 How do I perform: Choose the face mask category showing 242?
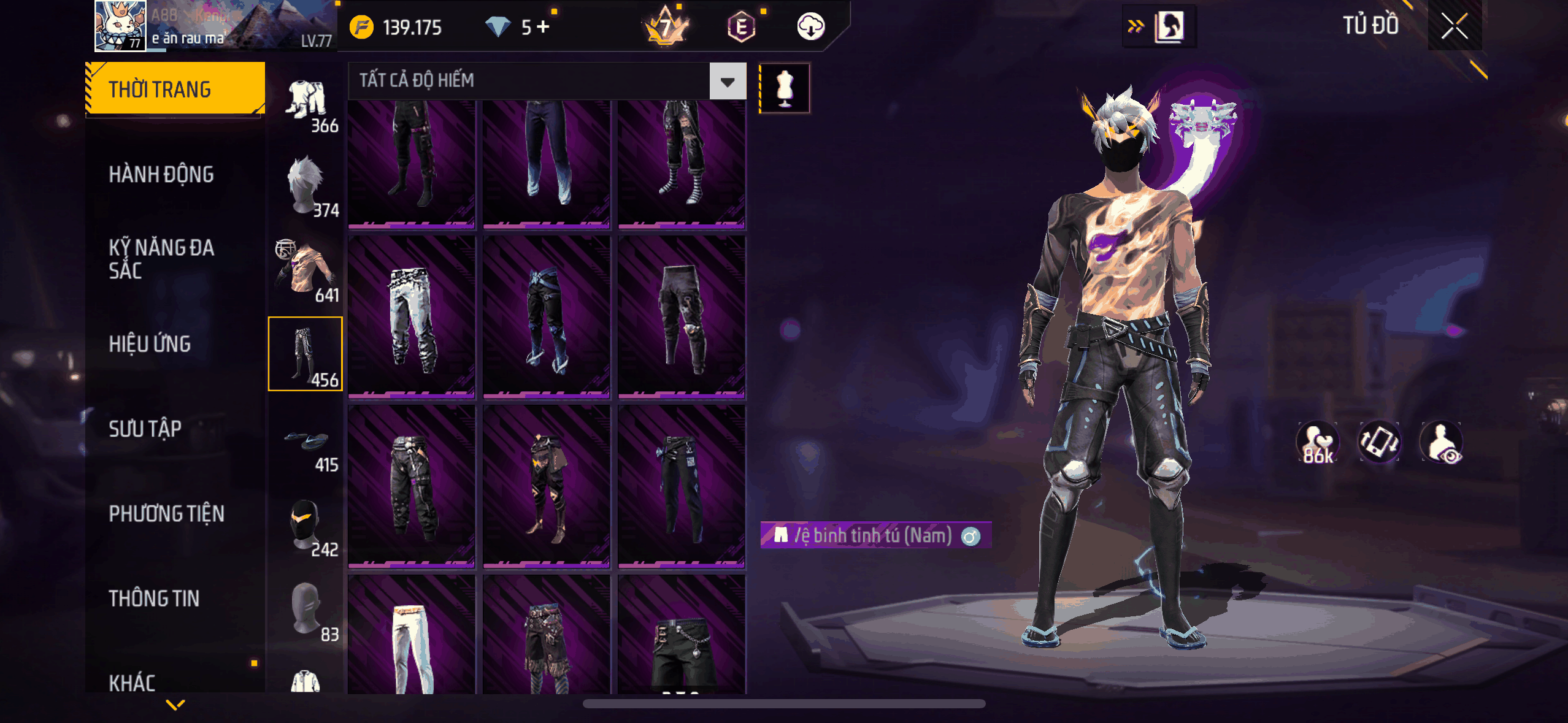[x=306, y=526]
